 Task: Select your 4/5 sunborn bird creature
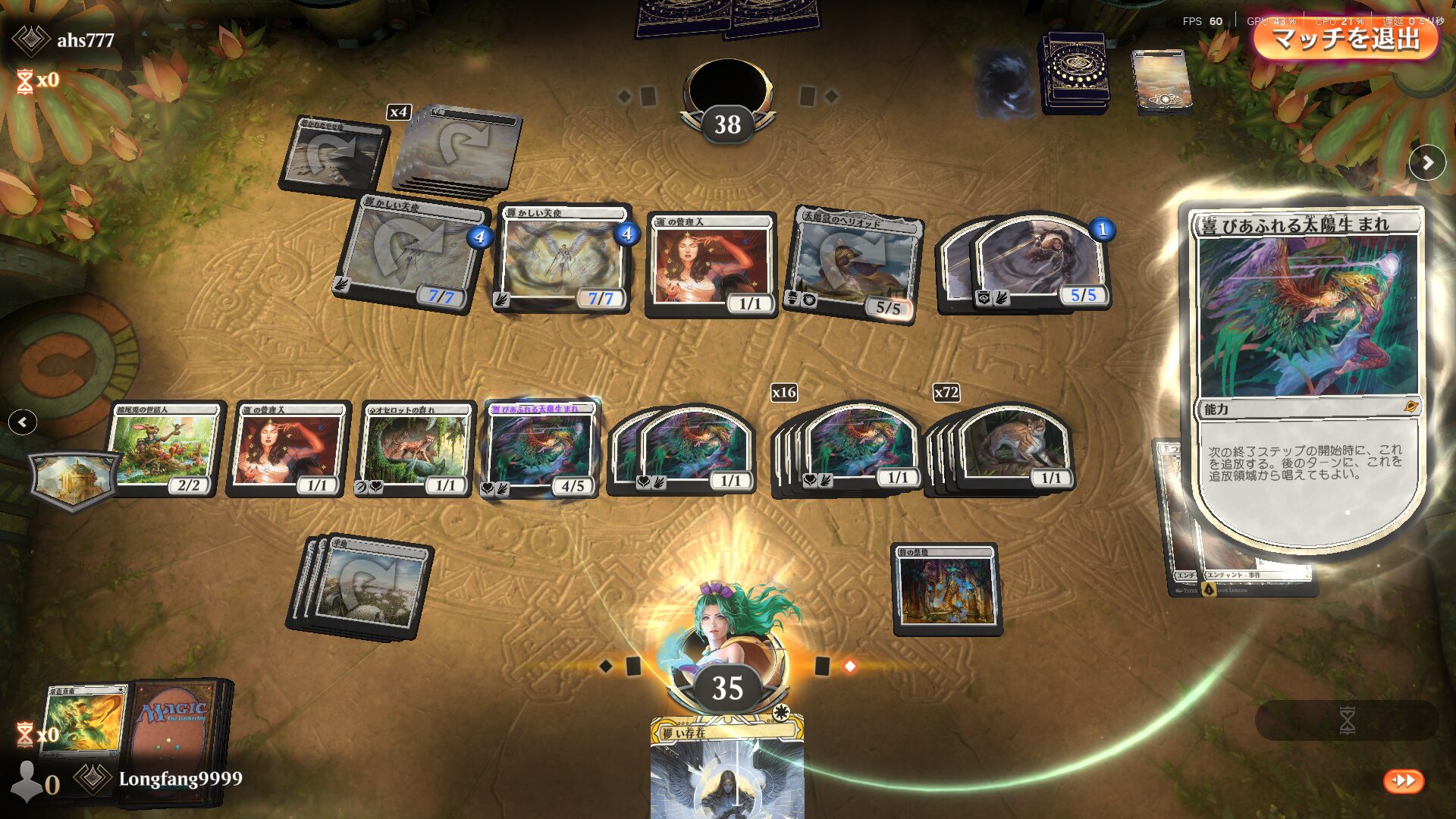[x=540, y=449]
